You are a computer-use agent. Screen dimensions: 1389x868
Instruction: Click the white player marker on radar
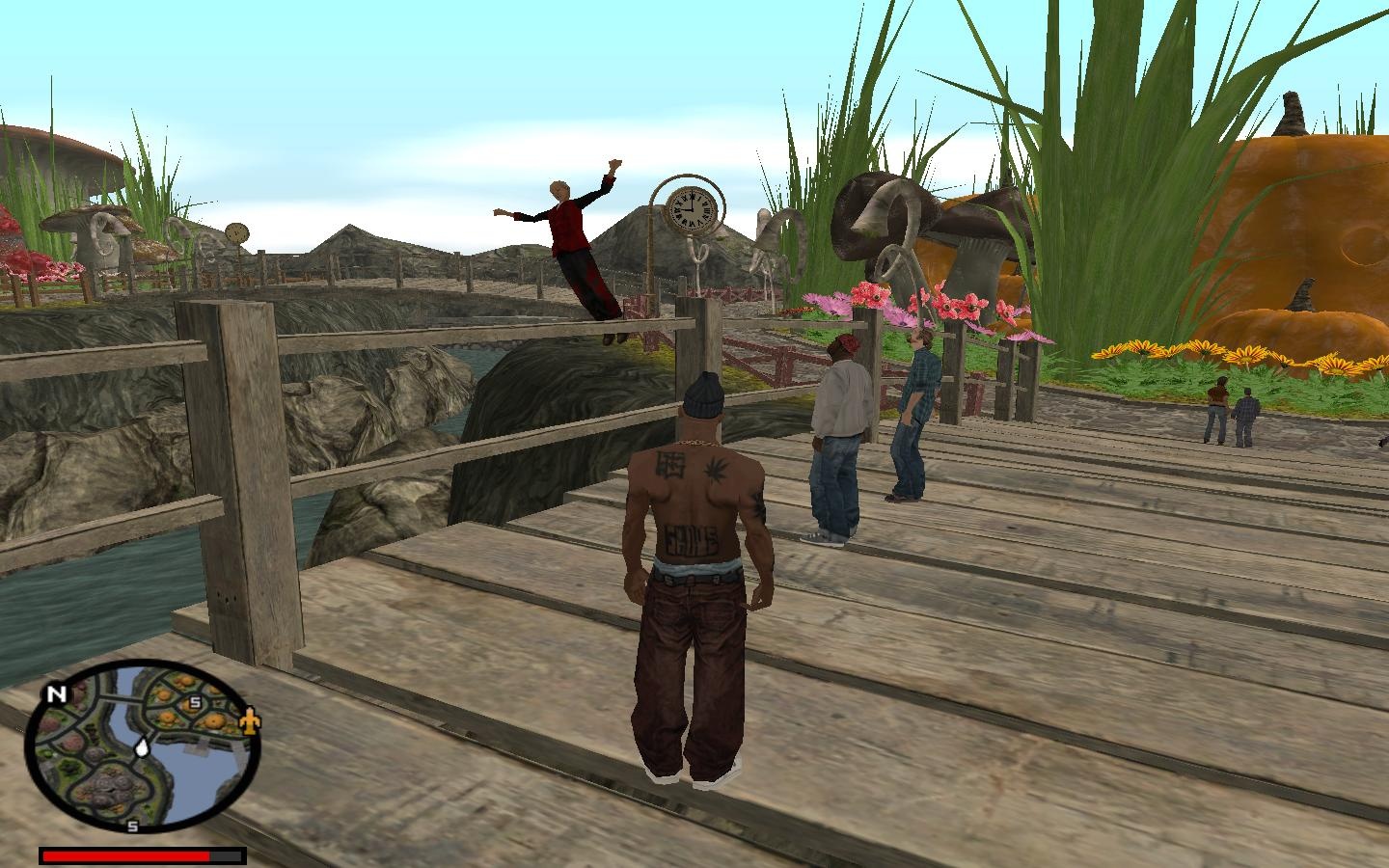tap(143, 746)
